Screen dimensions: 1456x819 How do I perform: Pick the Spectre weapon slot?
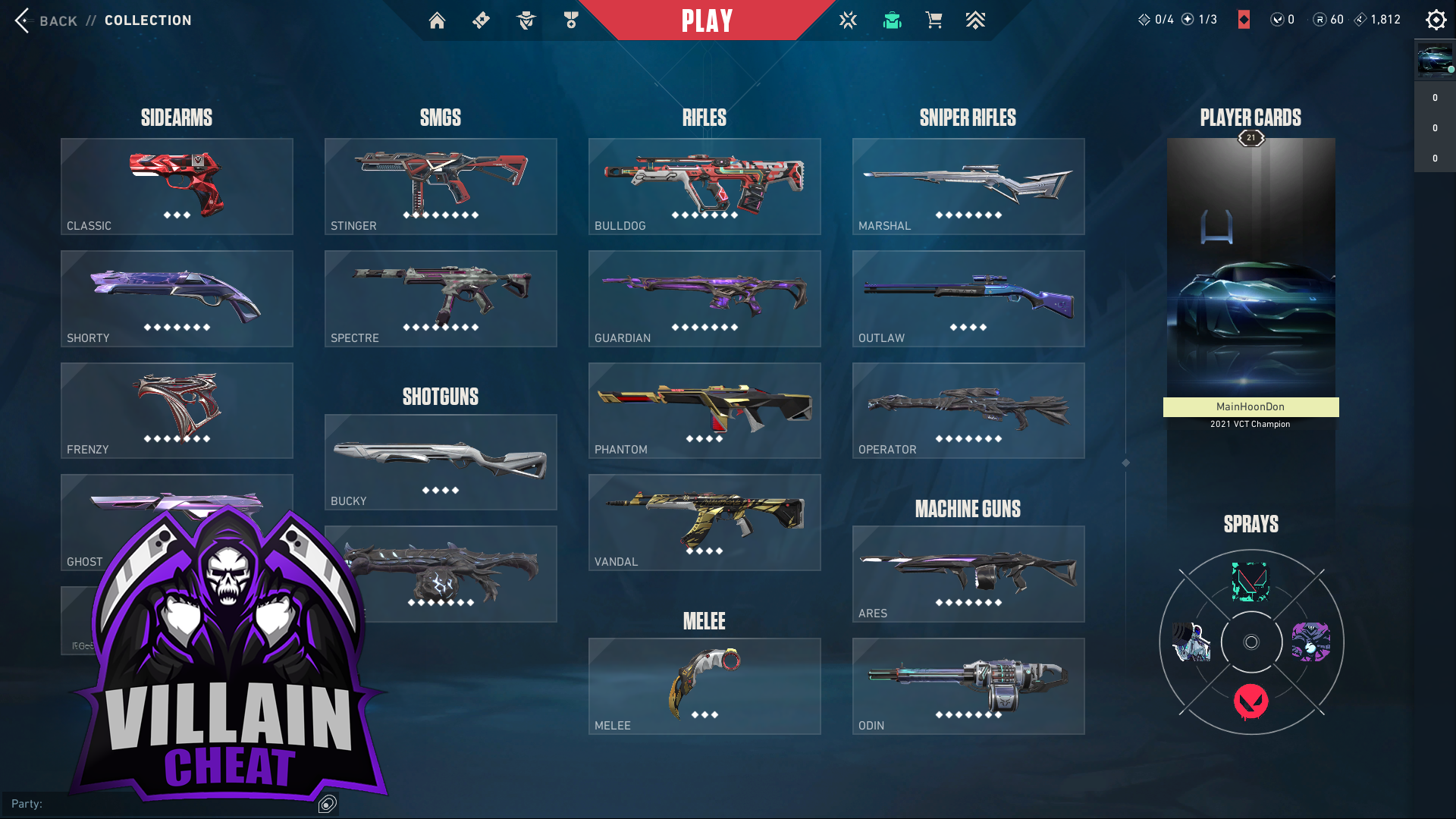point(441,299)
